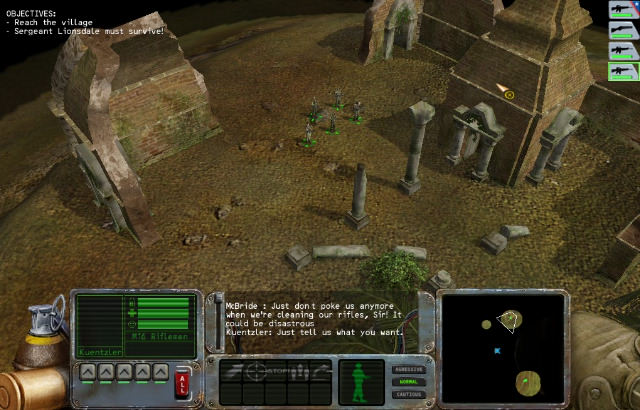The image size is (640, 410).
Task: Set stance to Aggressive
Action: coord(410,369)
